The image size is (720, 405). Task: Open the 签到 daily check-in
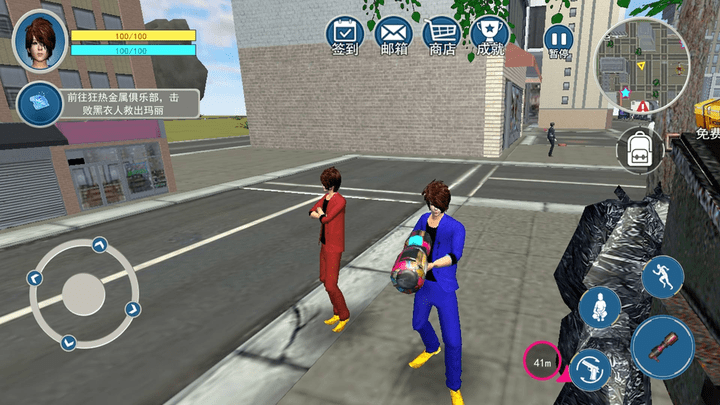coord(345,35)
